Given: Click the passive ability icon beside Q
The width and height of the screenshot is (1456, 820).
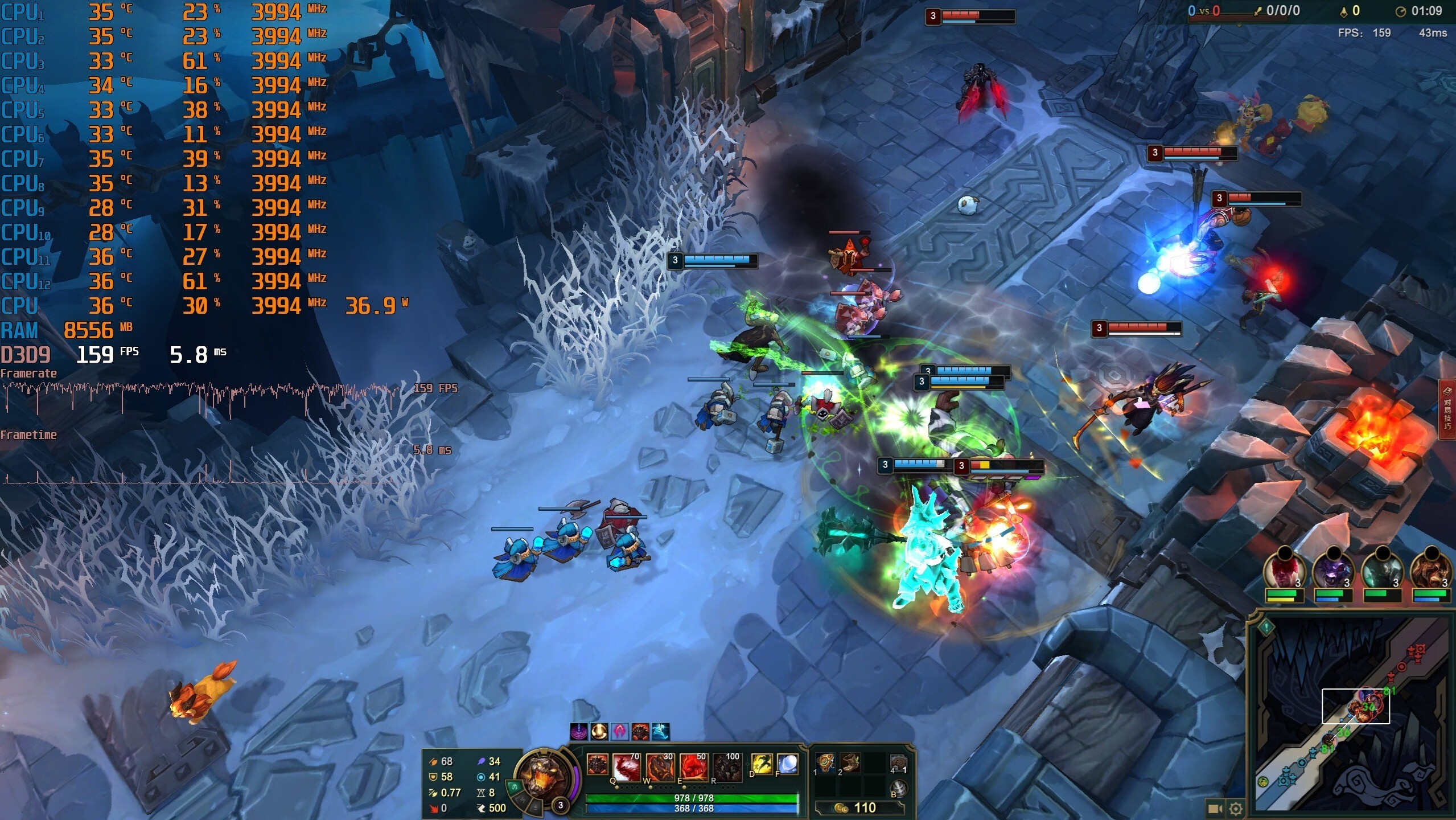Looking at the screenshot, I should point(597,764).
